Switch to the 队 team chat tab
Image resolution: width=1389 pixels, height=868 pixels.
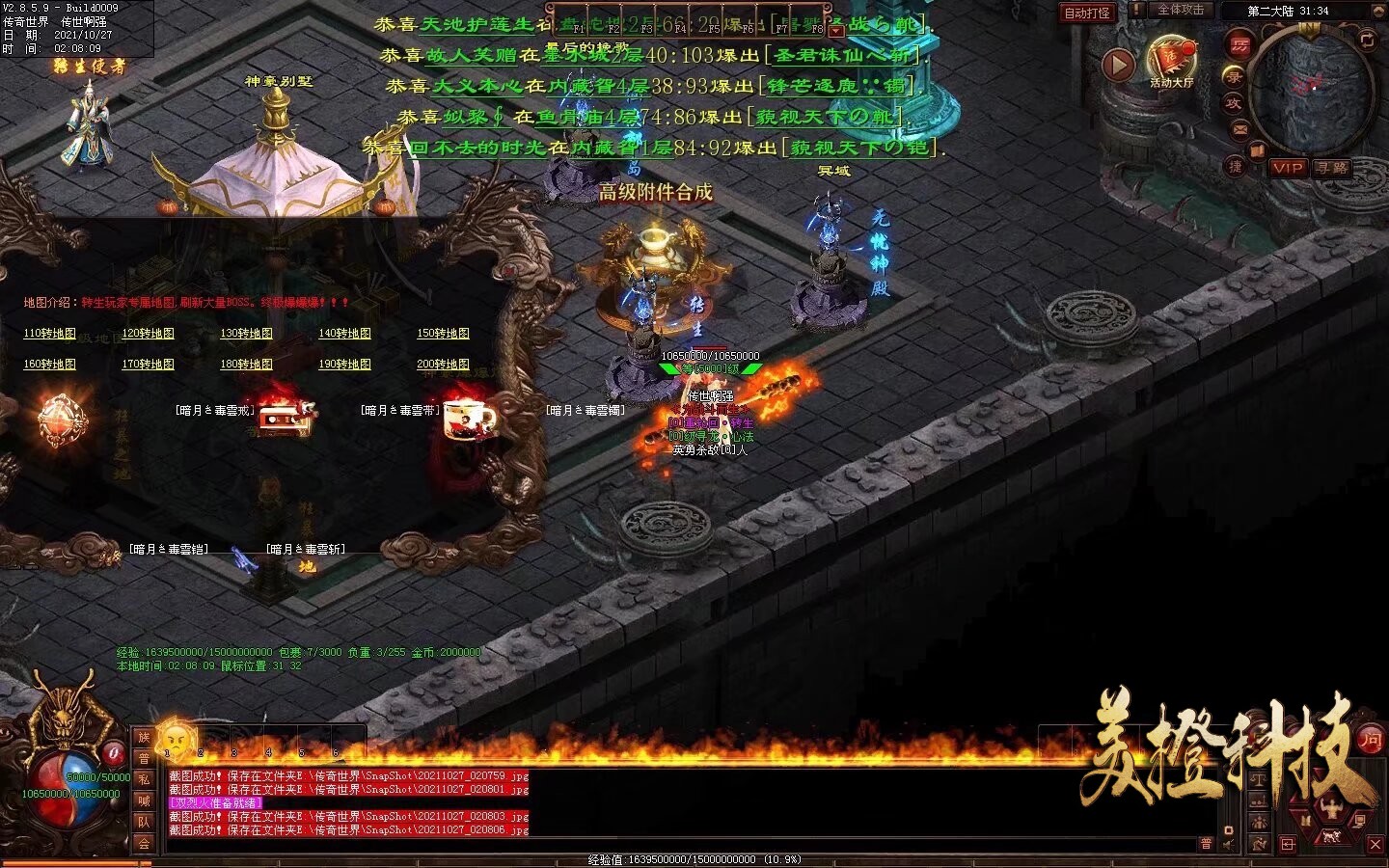coord(145,821)
